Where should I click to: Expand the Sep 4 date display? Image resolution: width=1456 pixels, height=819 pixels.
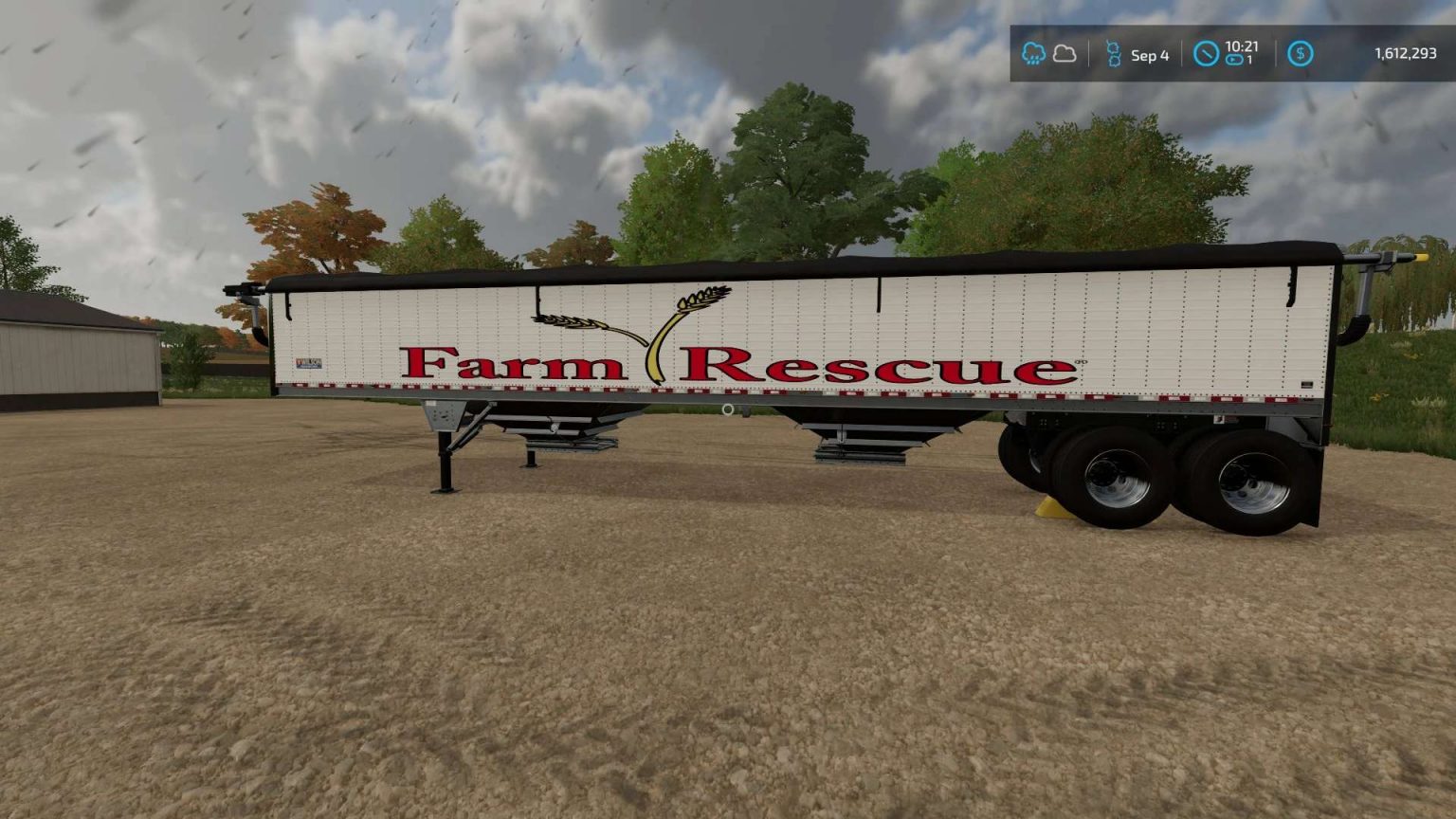click(1150, 54)
